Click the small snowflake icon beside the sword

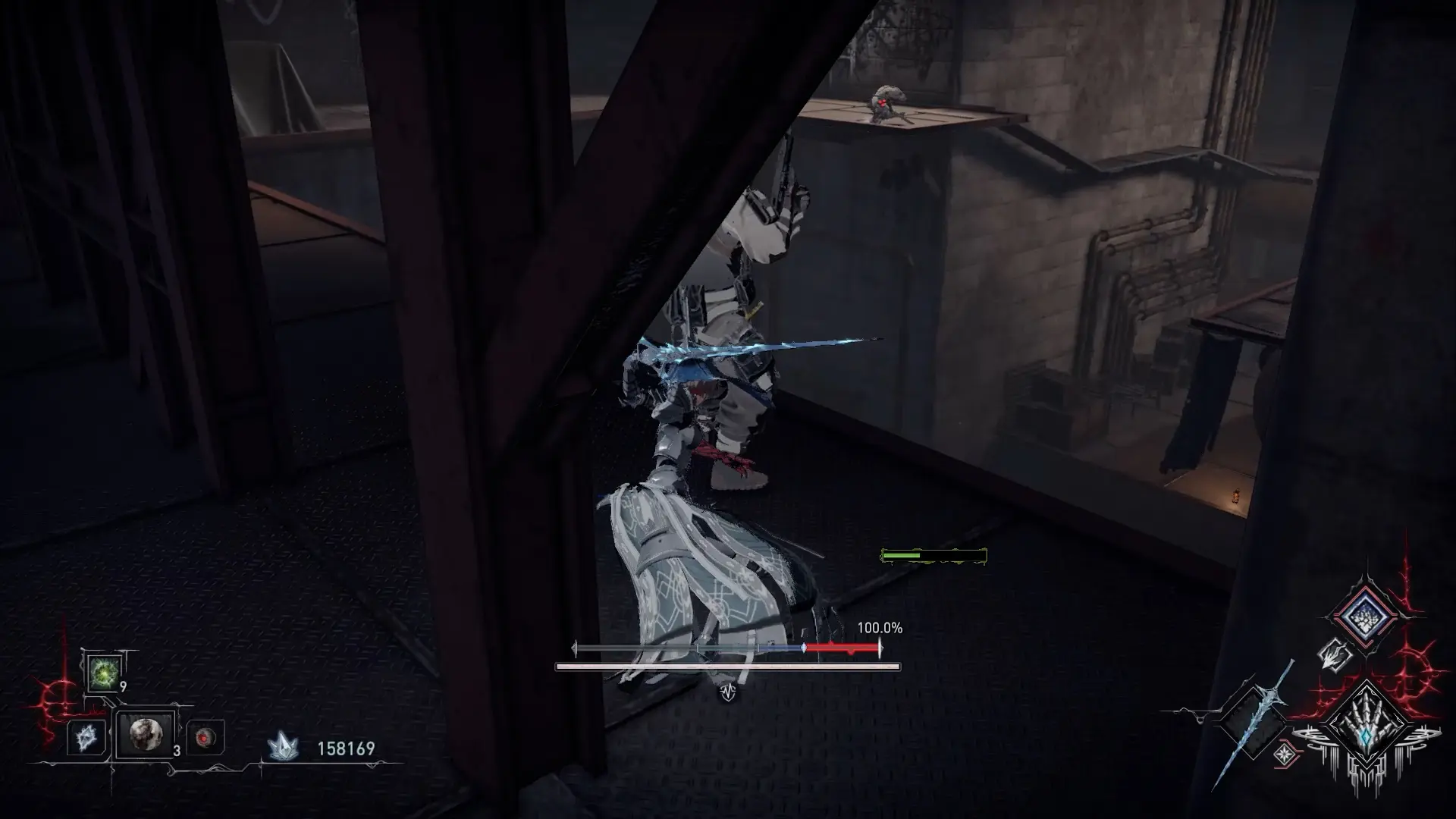1284,755
